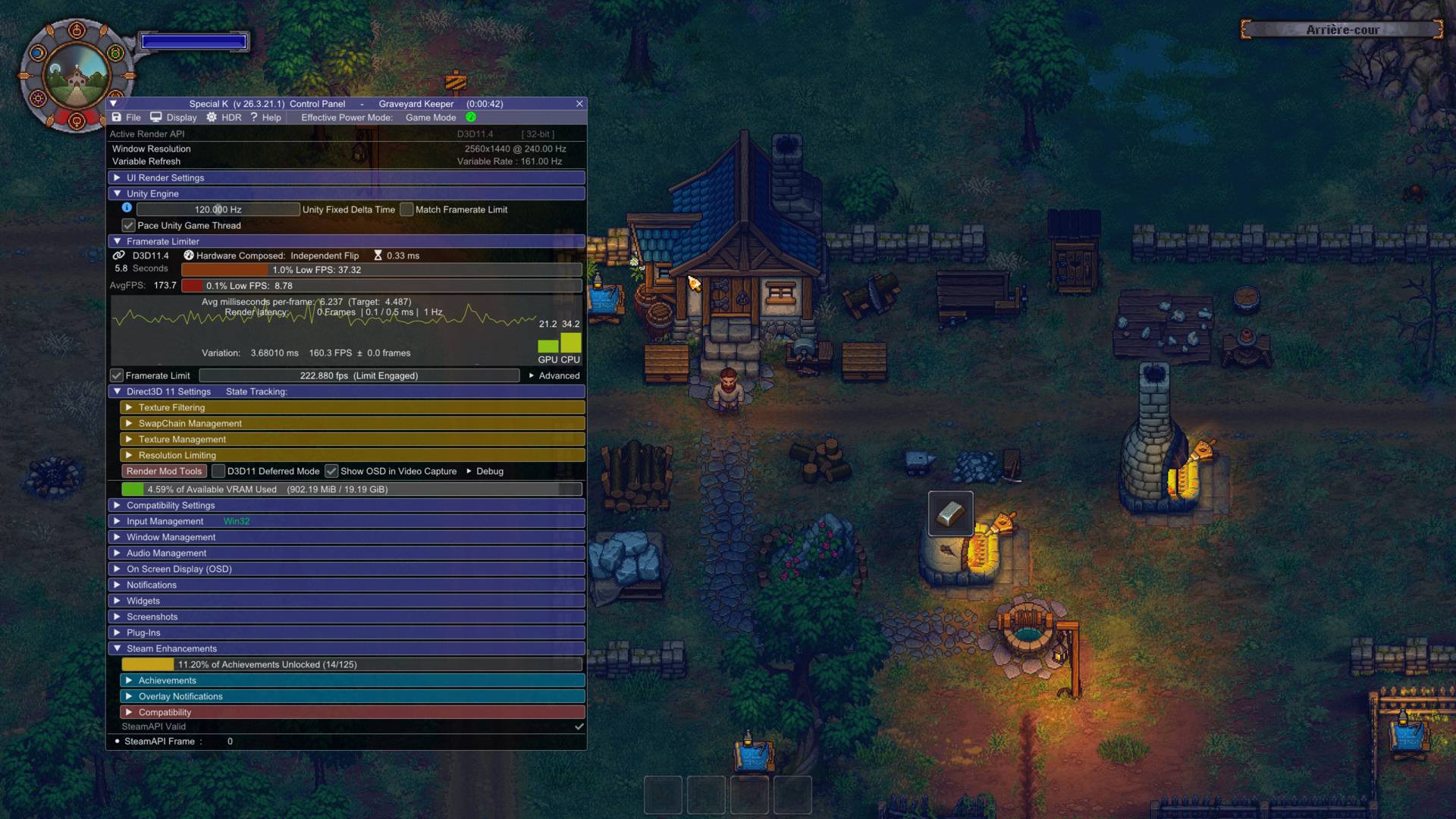The height and width of the screenshot is (819, 1456).
Task: Expand the On Screen Display (OSD) section
Action: coord(179,570)
